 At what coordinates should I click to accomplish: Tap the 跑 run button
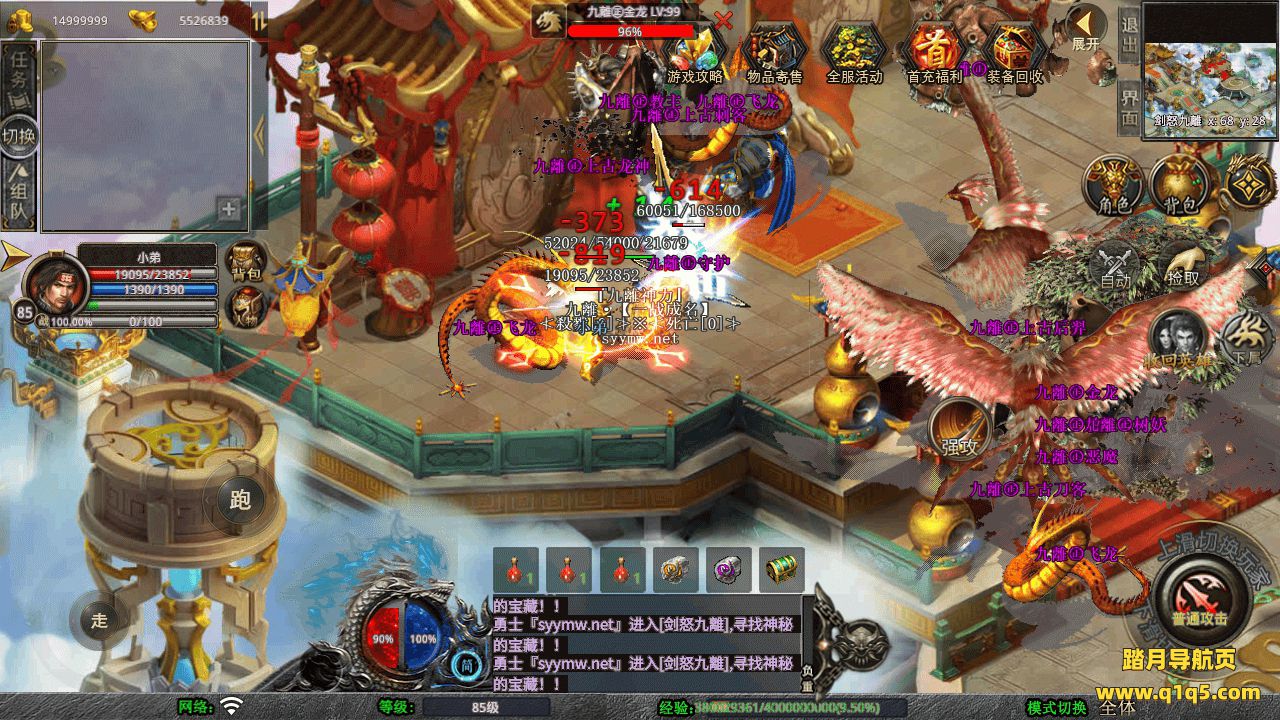[x=240, y=499]
